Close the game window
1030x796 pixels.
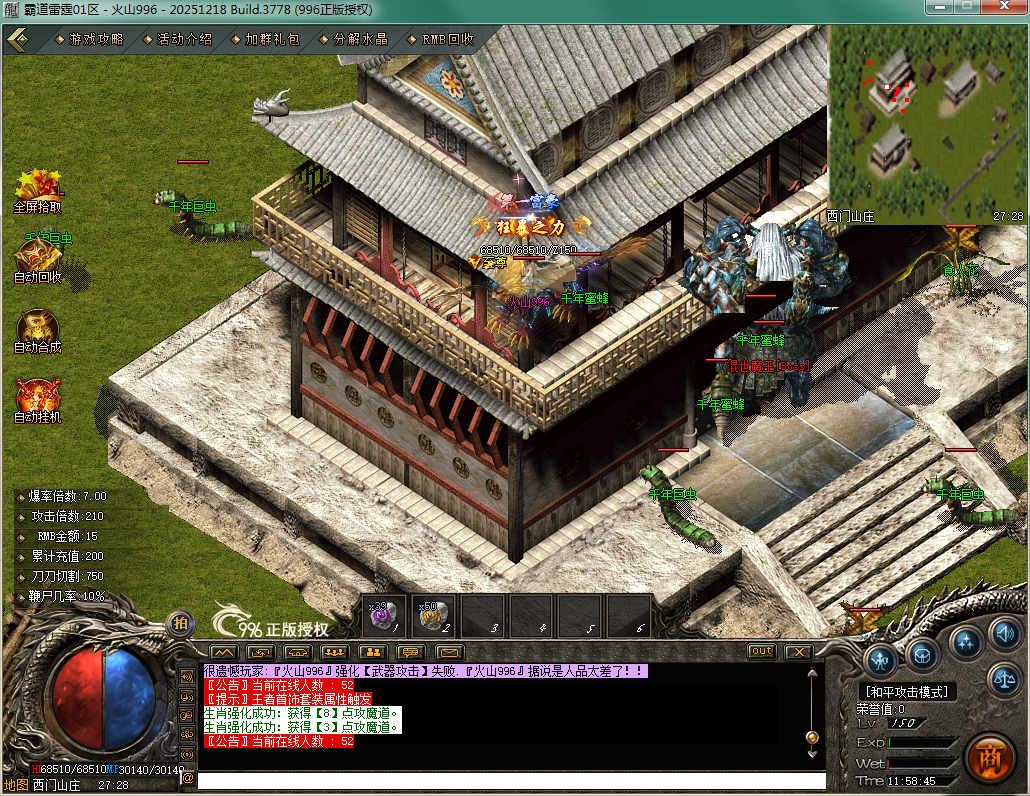click(x=1008, y=8)
